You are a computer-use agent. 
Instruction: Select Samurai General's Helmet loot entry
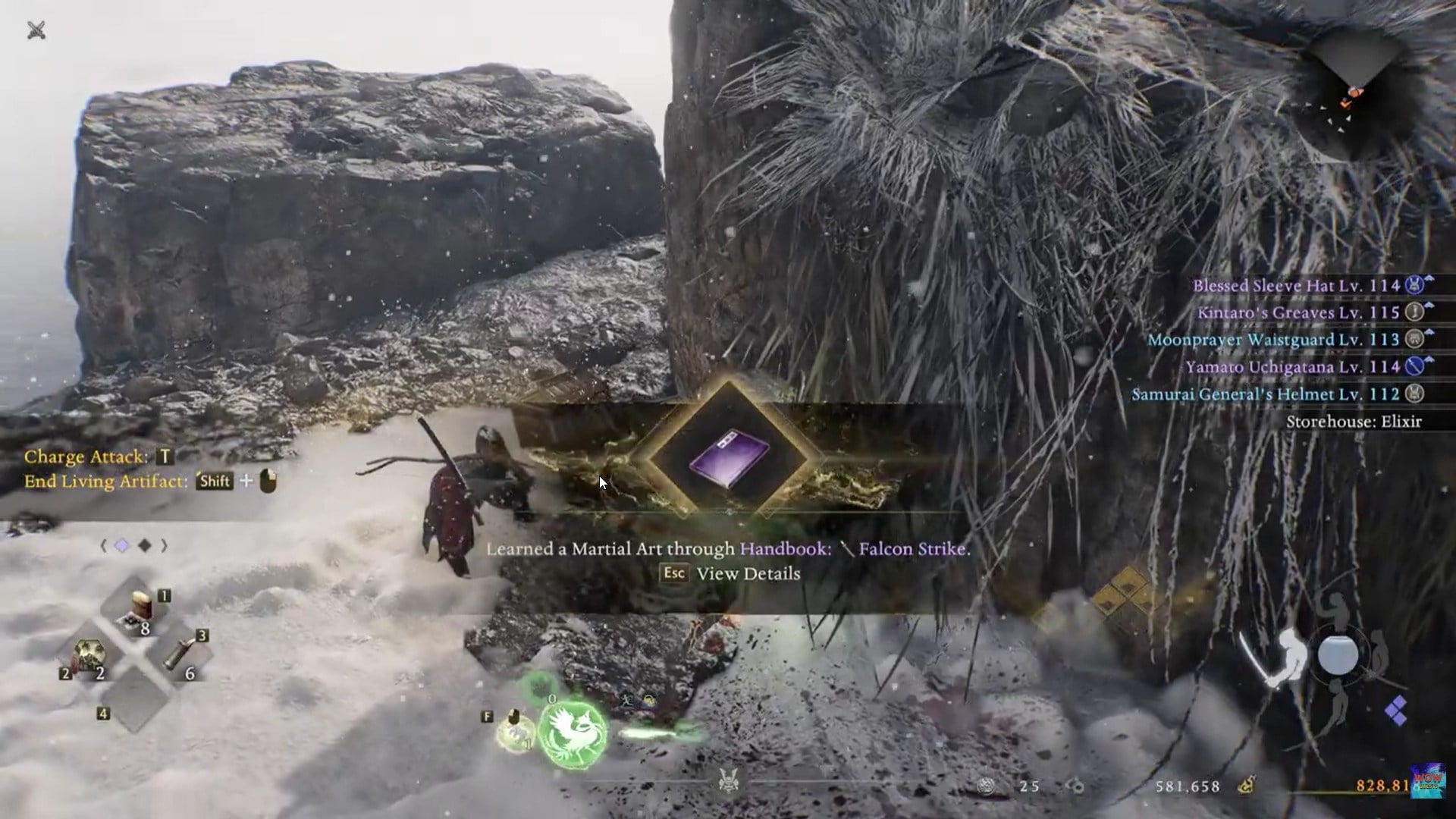(1265, 394)
